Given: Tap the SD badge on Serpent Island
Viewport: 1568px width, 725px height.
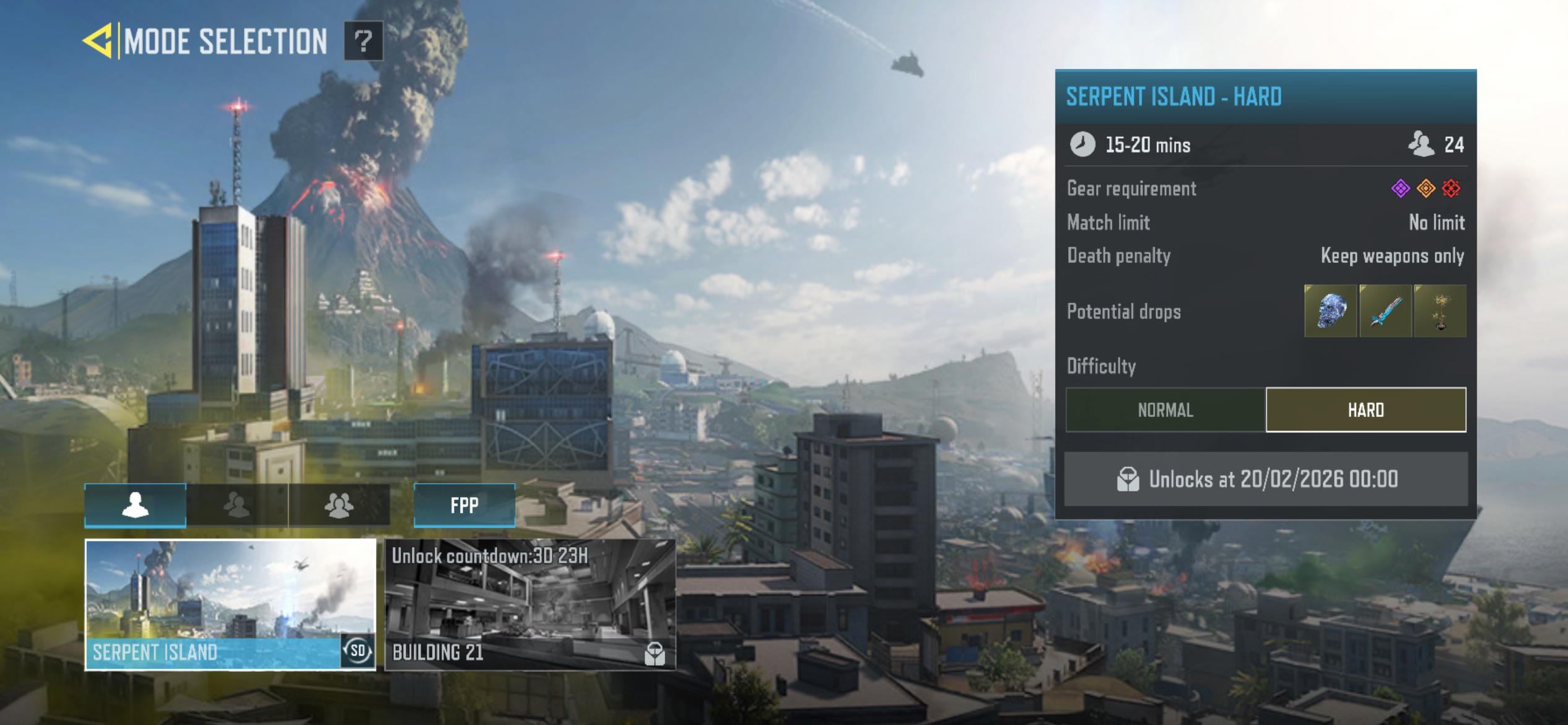Looking at the screenshot, I should point(358,651).
